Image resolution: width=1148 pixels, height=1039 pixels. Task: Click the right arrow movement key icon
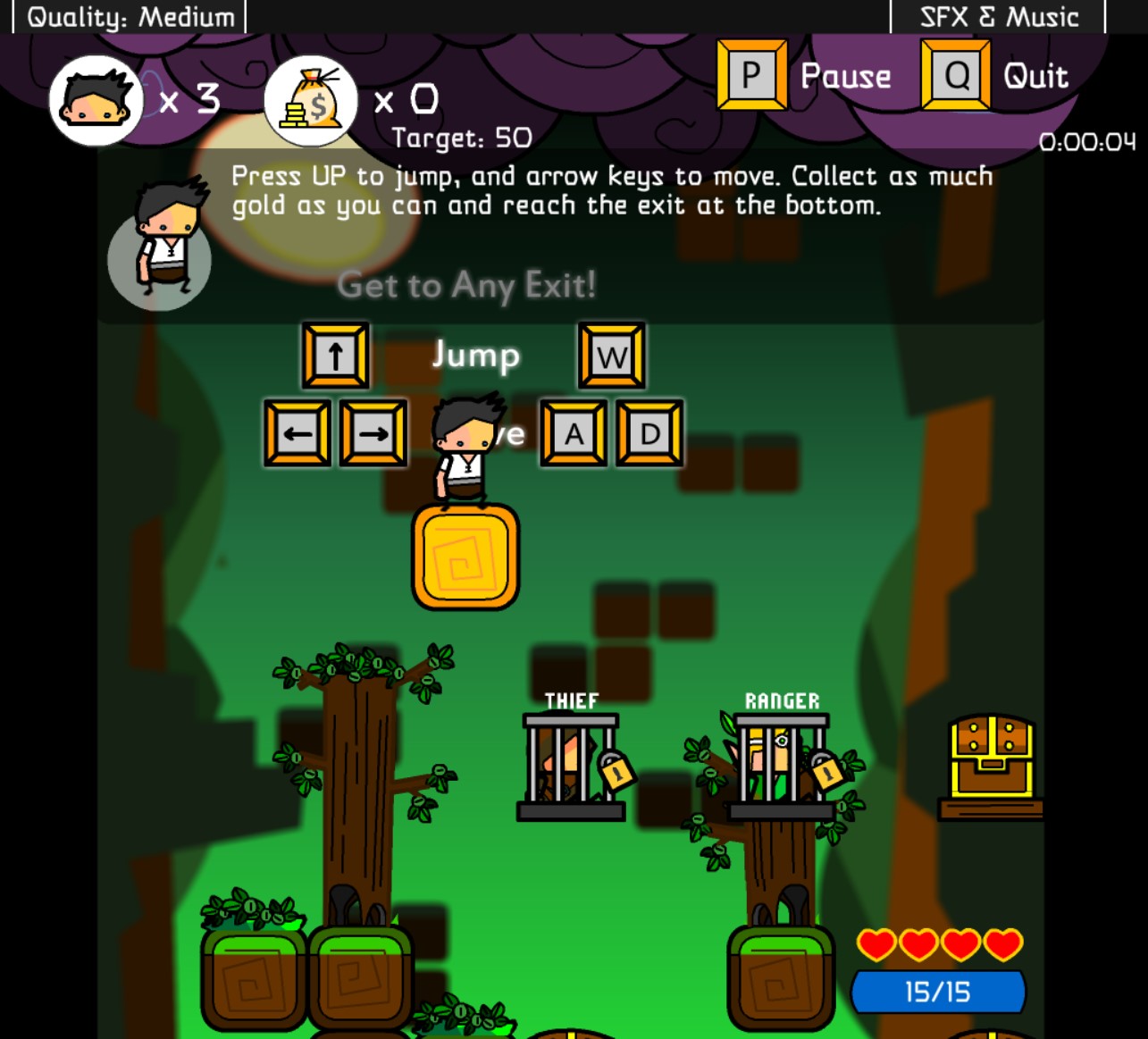(373, 435)
